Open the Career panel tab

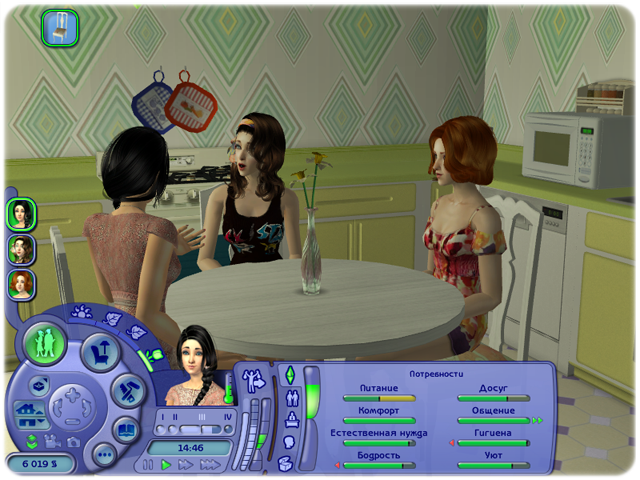coord(291,419)
